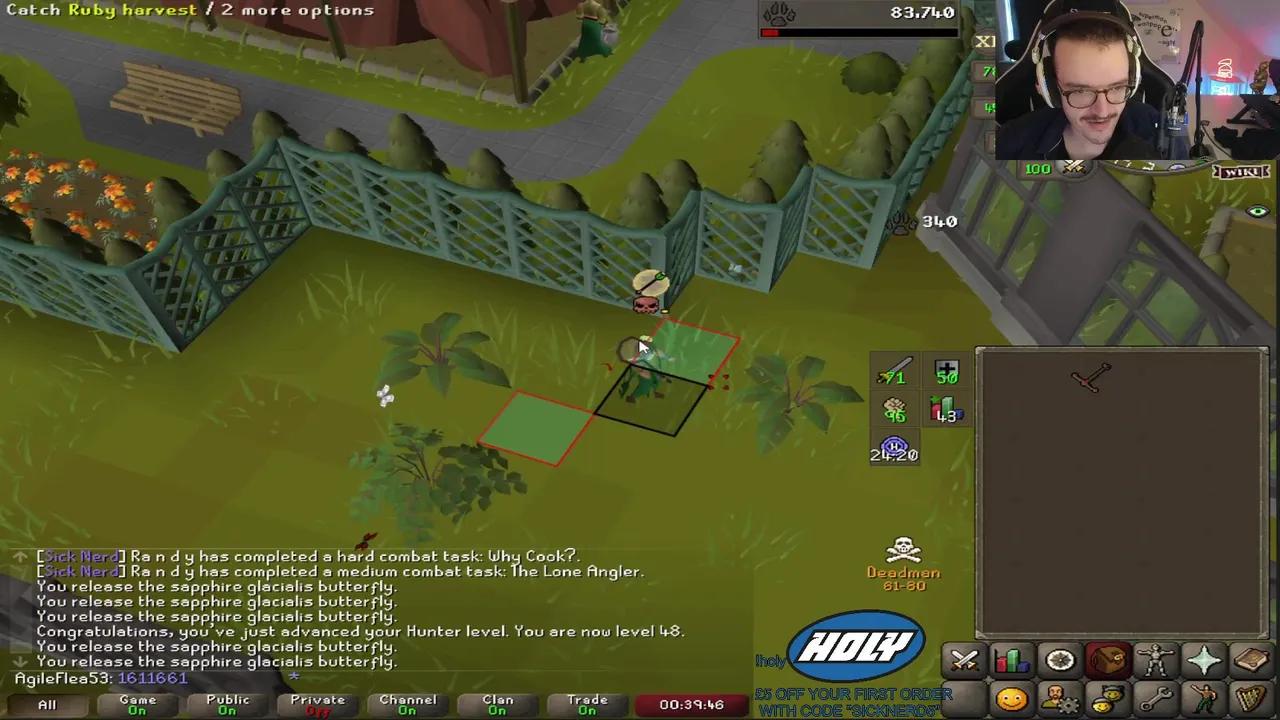Turn Public chat off
The image size is (1280, 720).
point(227,704)
